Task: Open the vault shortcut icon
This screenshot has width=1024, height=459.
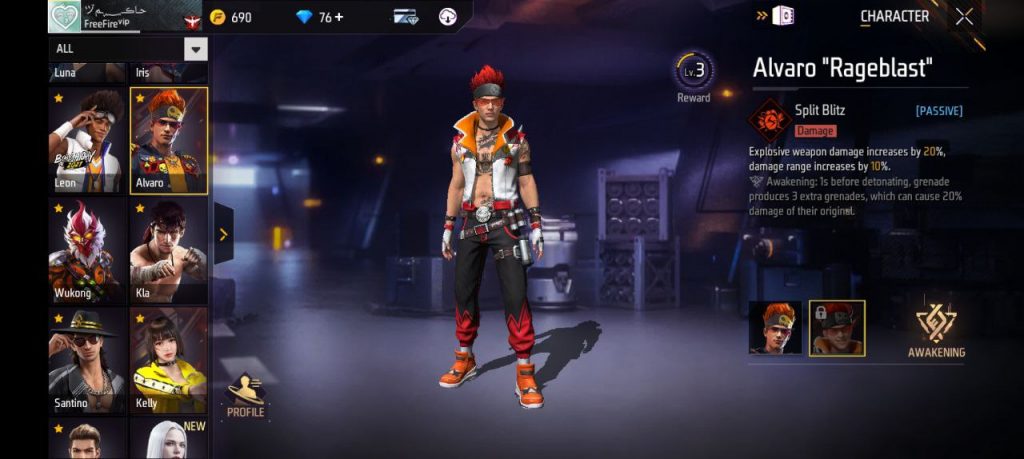Action: (783, 16)
